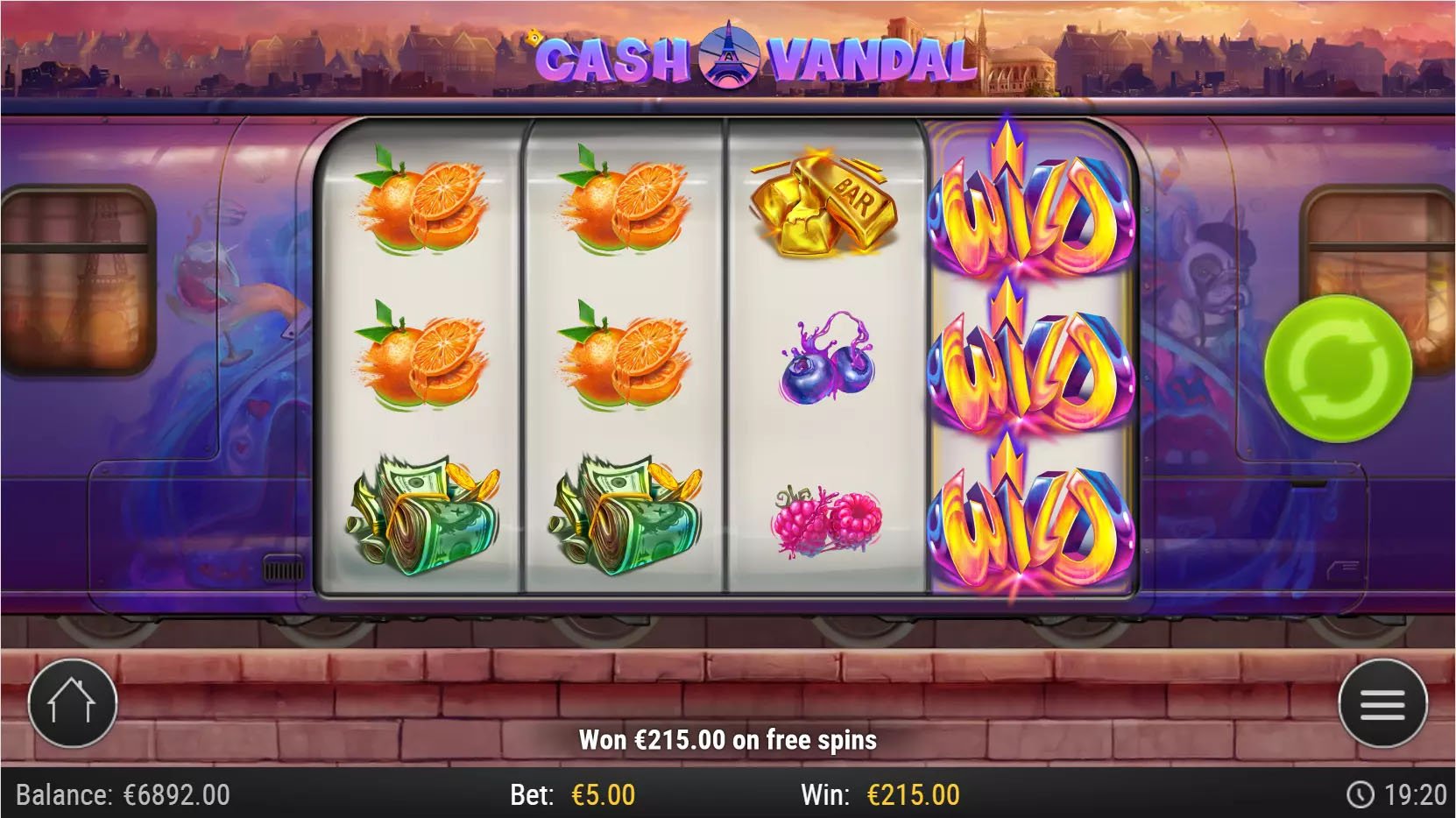1456x818 pixels.
Task: Open the hamburger game menu
Action: point(1384,702)
